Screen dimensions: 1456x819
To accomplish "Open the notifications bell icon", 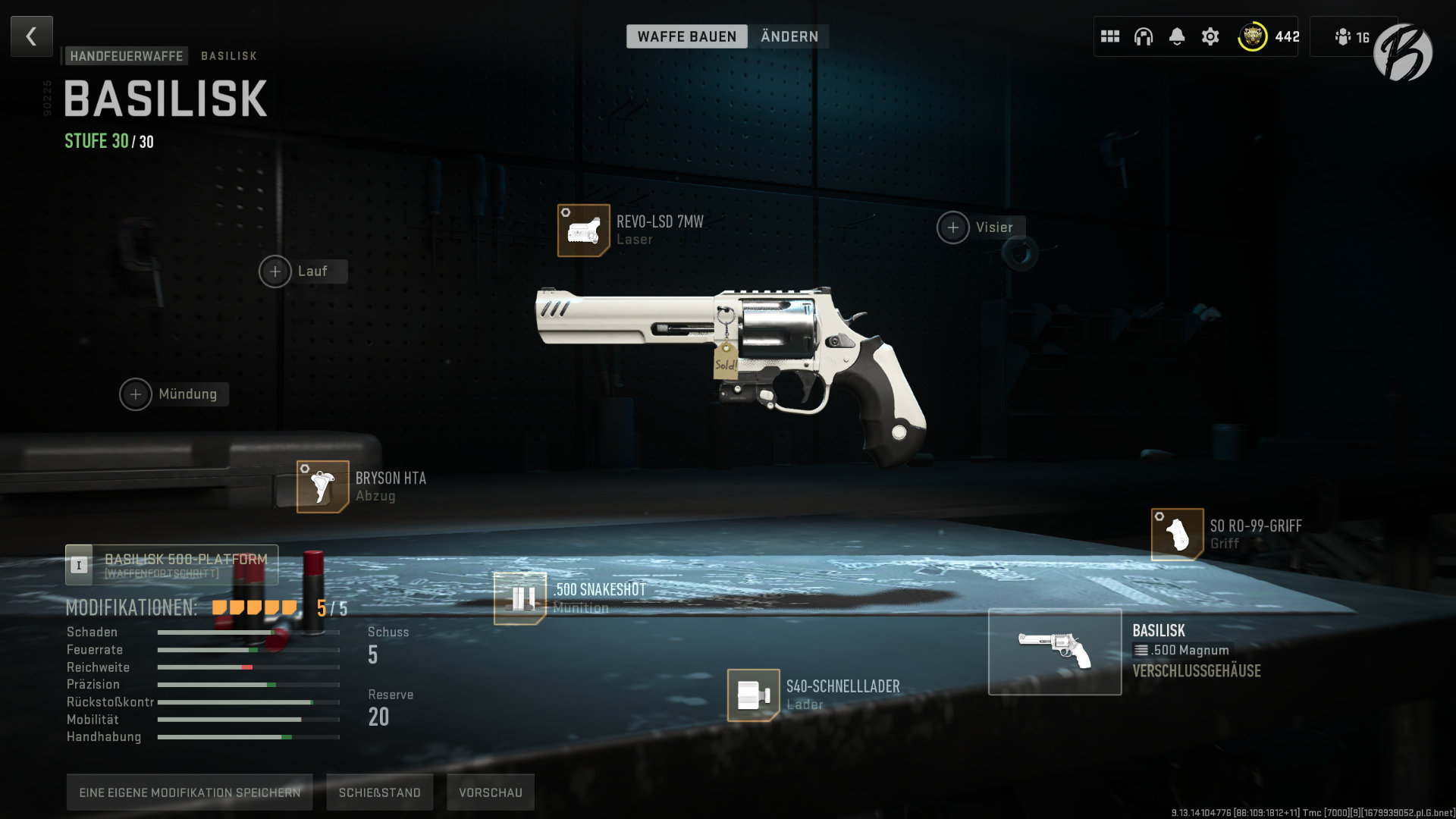I will click(1177, 36).
